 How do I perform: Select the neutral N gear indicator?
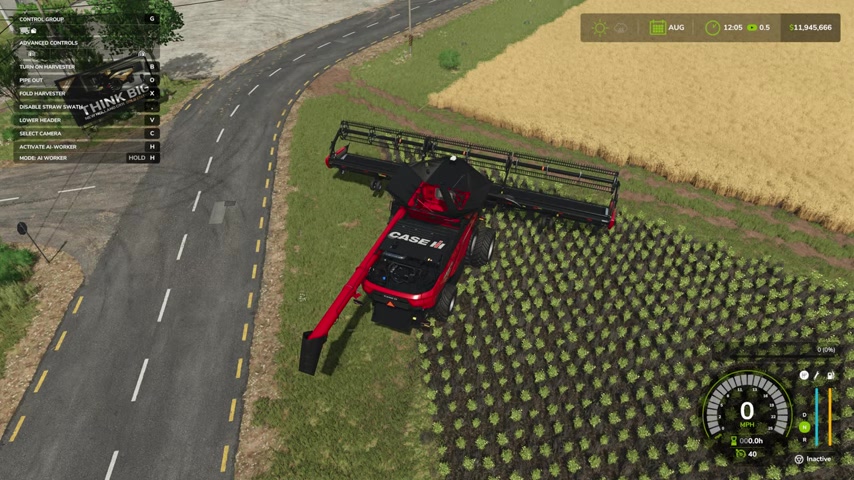[804, 427]
